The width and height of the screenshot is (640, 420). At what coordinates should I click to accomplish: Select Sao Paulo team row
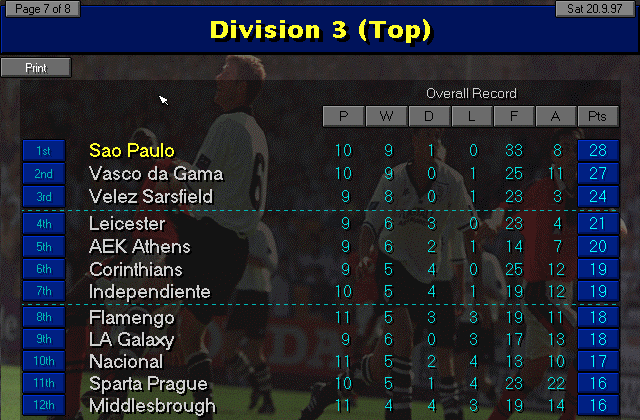(x=132, y=151)
